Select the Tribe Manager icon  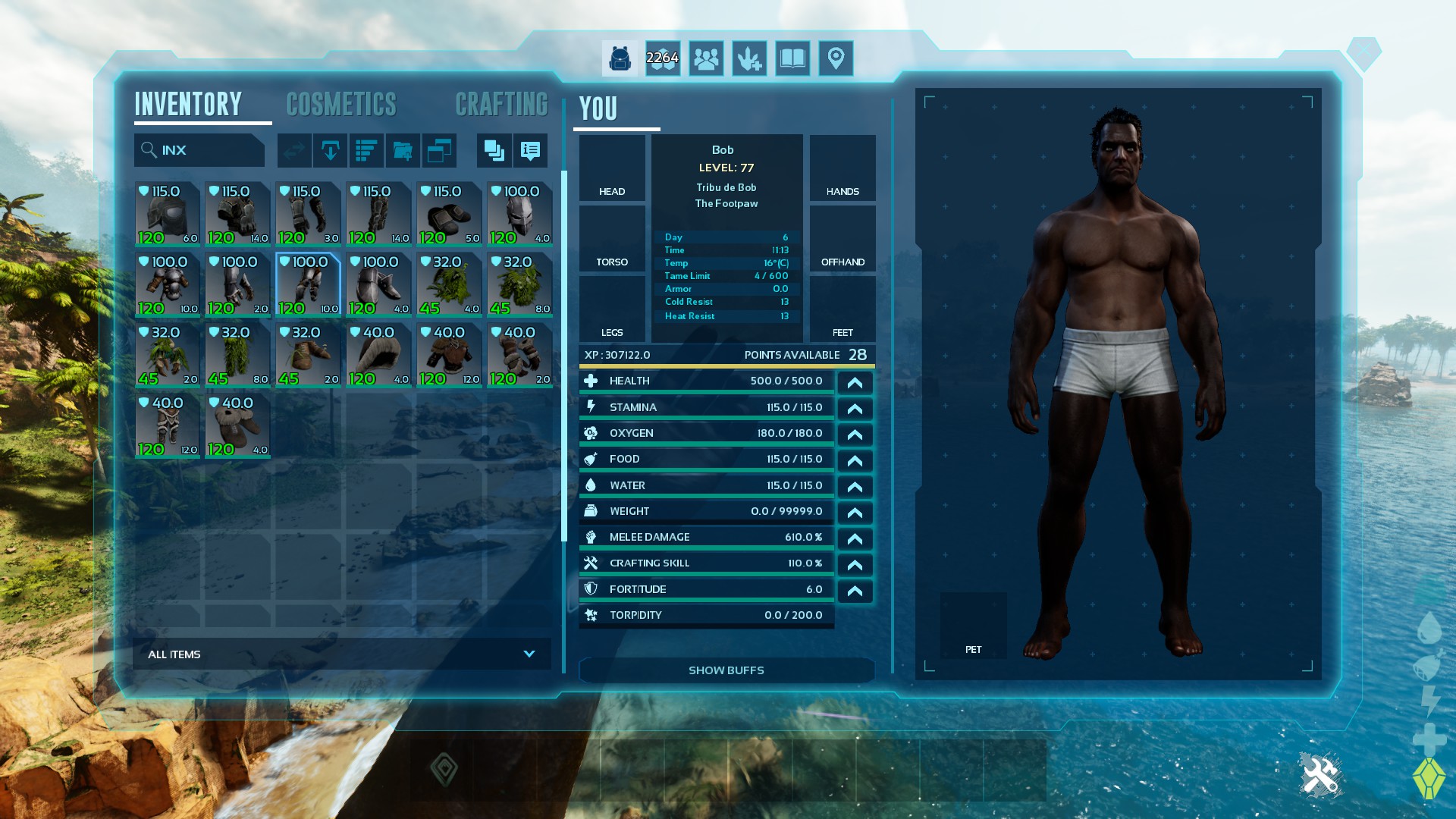pos(706,58)
